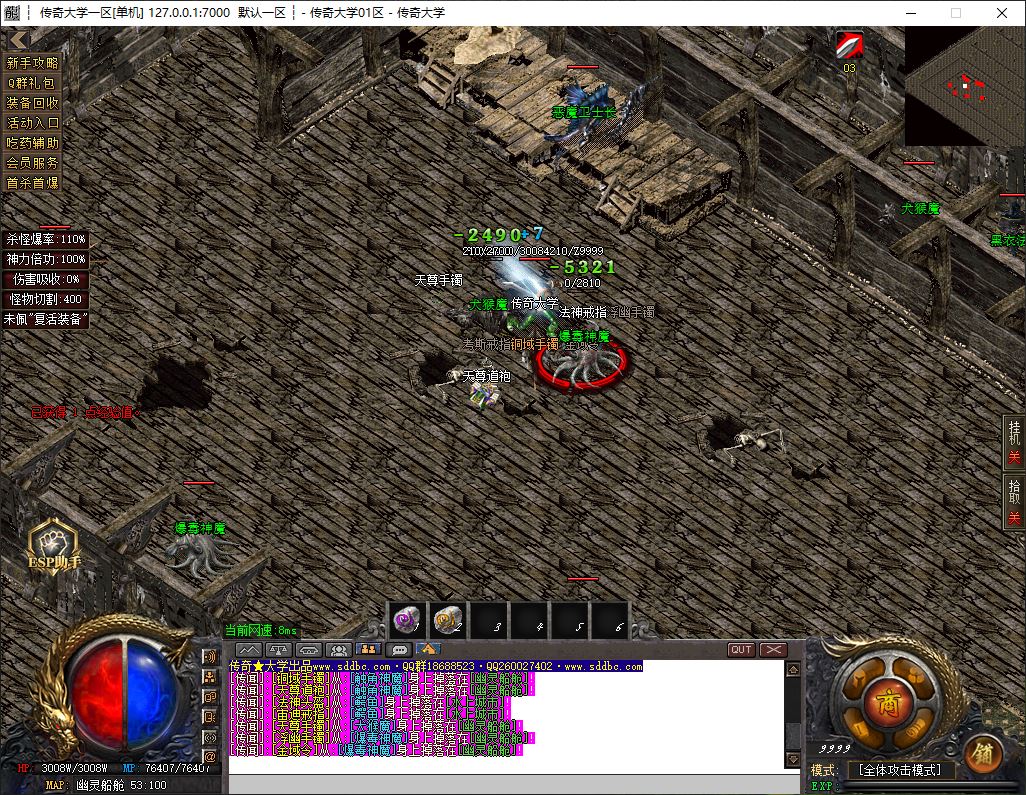
Task: Click the OUT button above the chat
Action: click(x=741, y=650)
